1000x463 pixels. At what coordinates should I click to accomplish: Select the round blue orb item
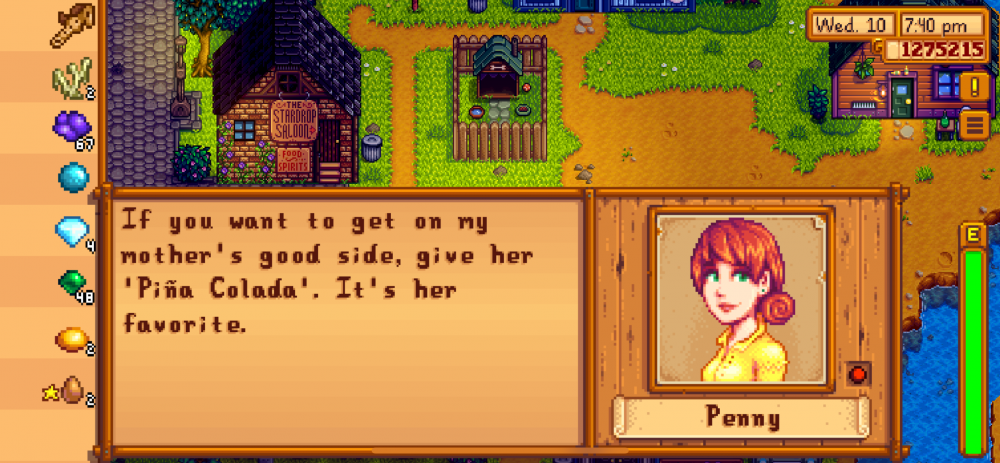72,177
